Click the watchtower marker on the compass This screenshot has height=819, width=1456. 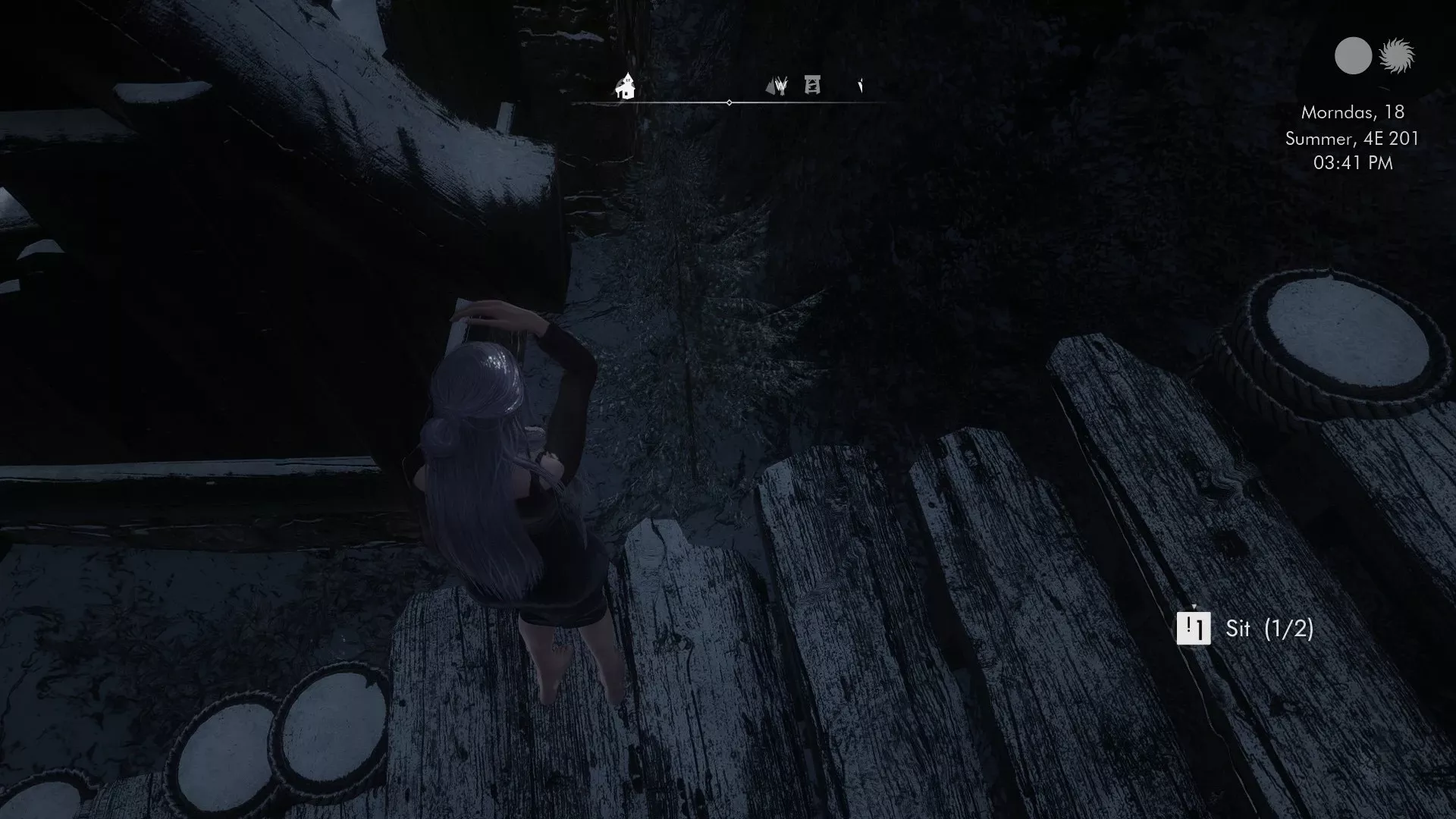click(x=811, y=86)
